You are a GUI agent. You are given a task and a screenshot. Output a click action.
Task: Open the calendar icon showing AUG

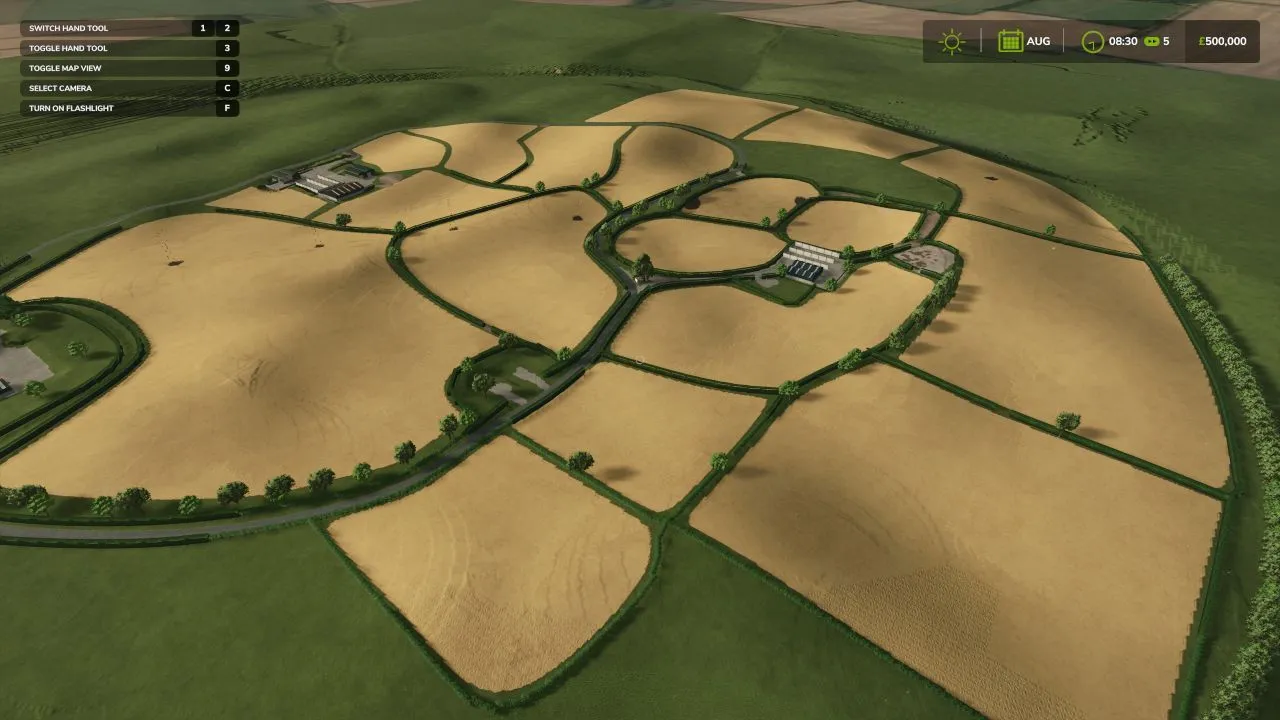pos(1009,40)
